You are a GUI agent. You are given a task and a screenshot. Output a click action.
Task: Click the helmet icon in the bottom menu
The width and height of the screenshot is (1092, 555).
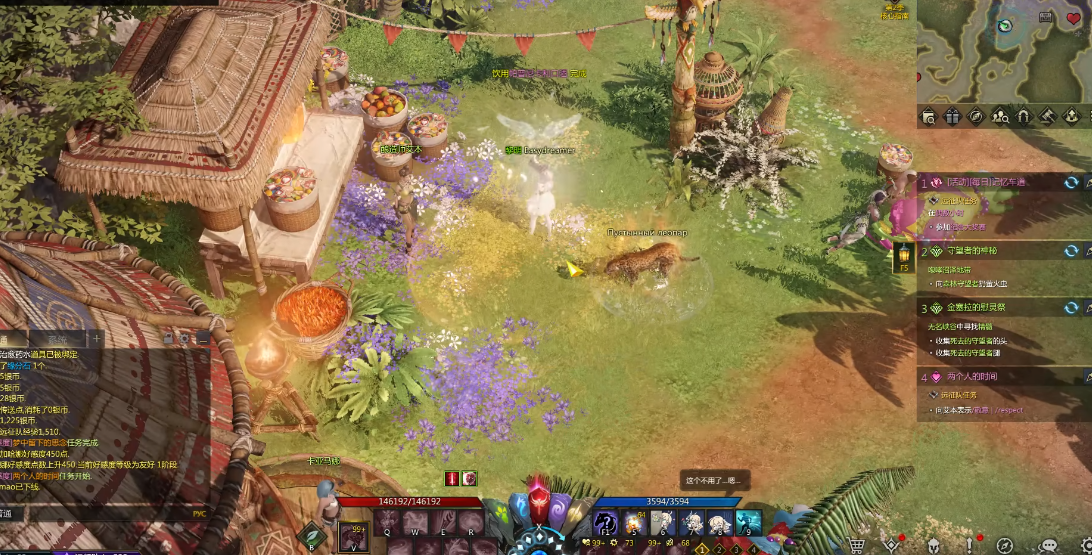[x=933, y=544]
